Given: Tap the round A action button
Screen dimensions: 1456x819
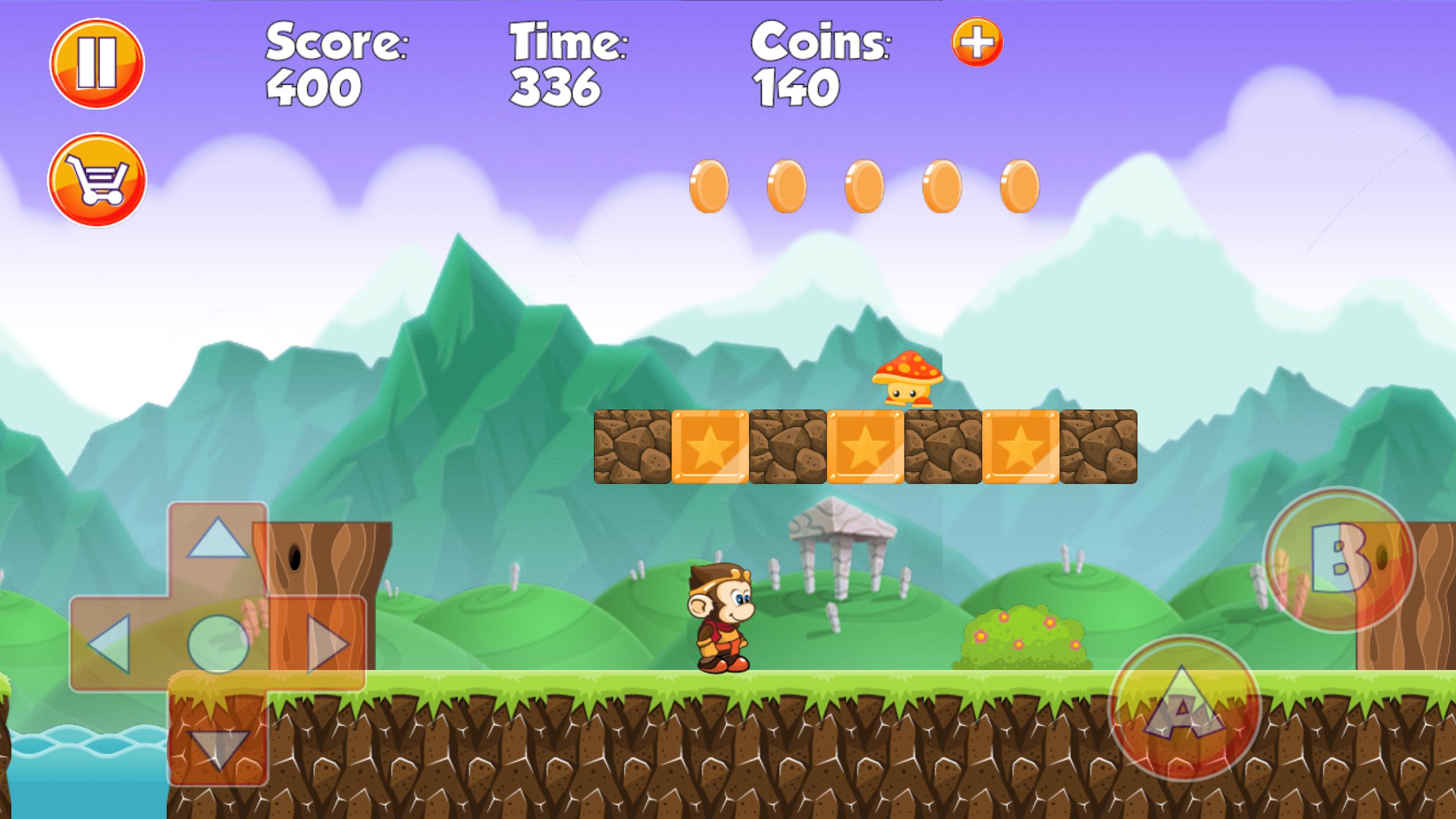Looking at the screenshot, I should 1185,708.
